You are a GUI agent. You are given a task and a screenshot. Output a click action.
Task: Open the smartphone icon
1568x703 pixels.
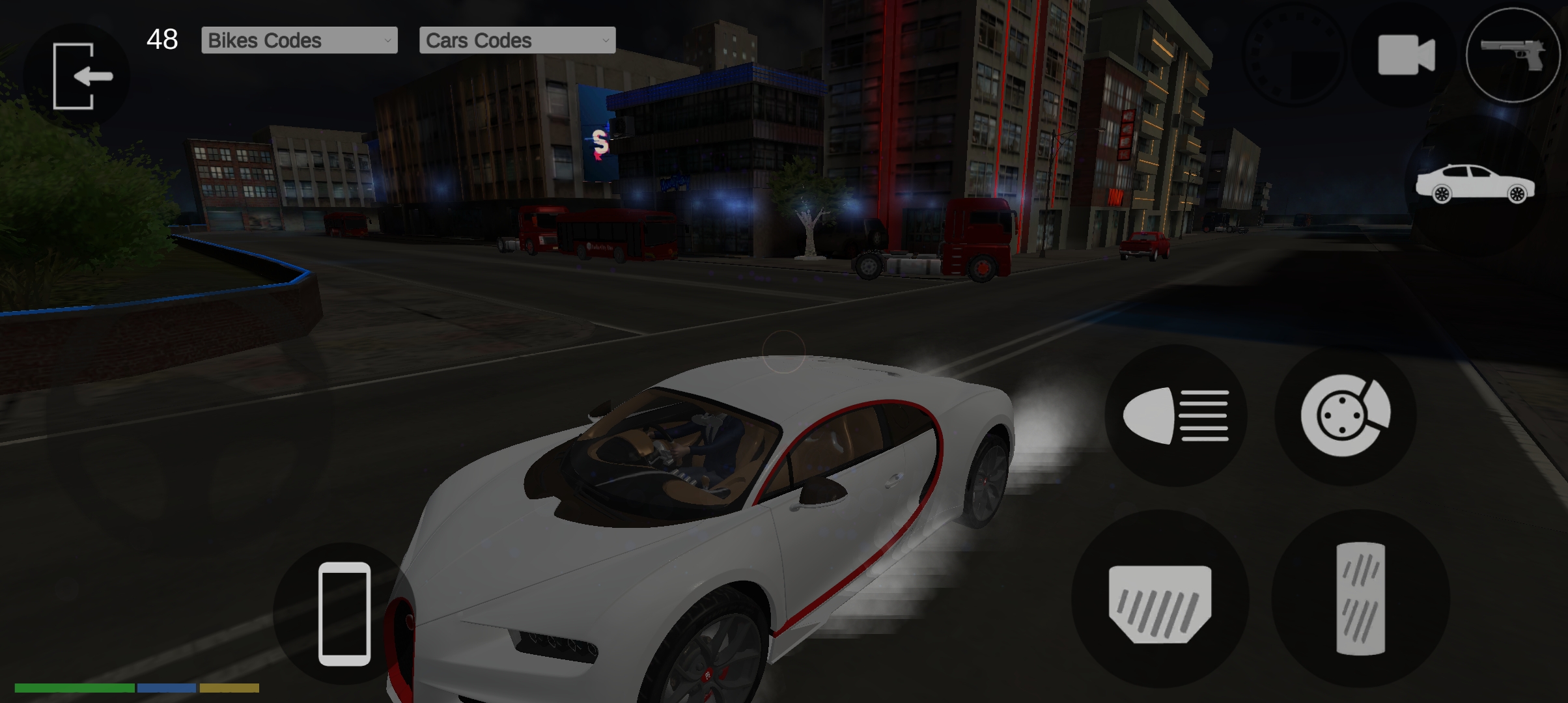tap(344, 613)
